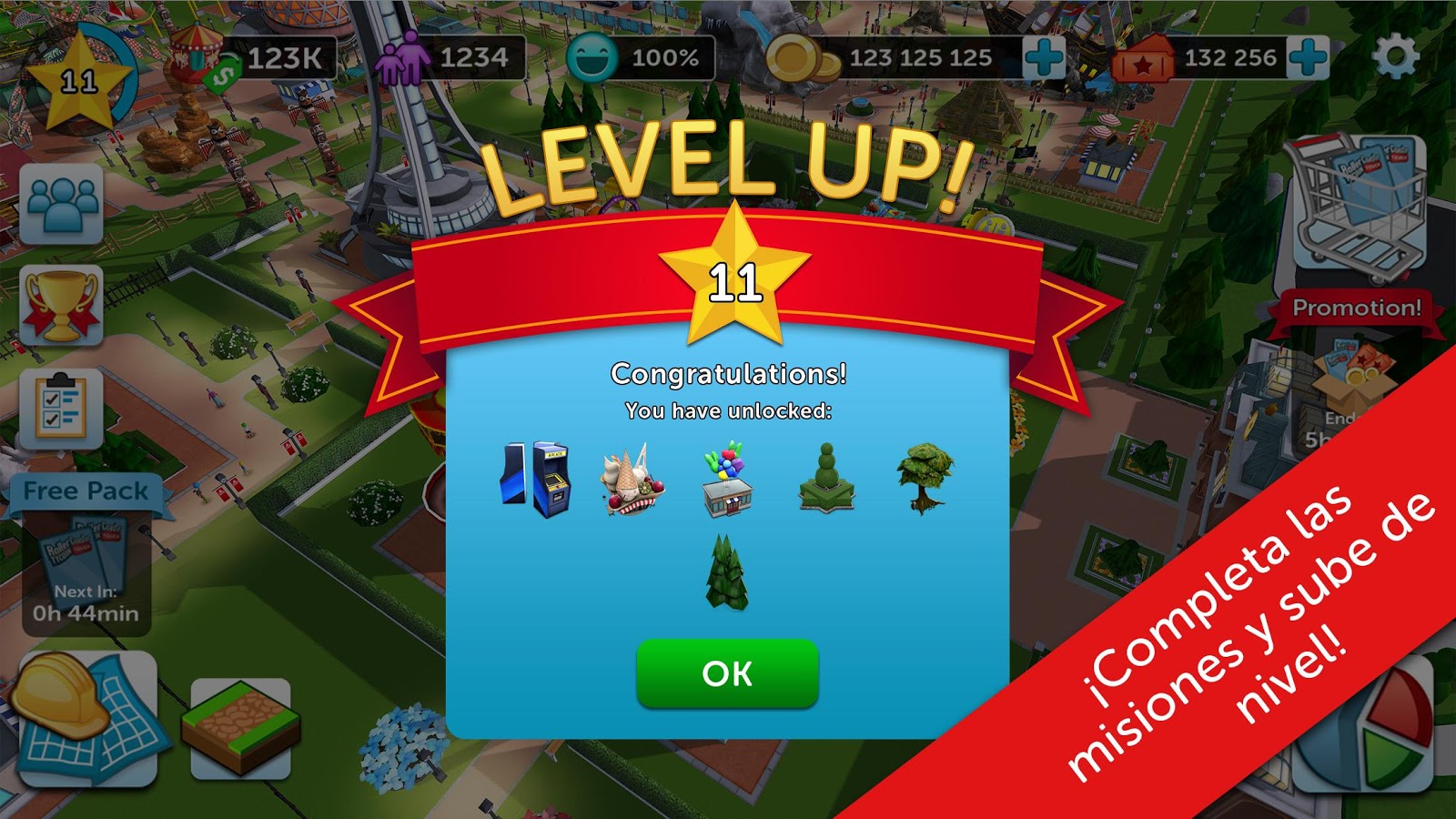Check the 100% happiness indicator
This screenshot has height=819, width=1456.
click(x=637, y=56)
